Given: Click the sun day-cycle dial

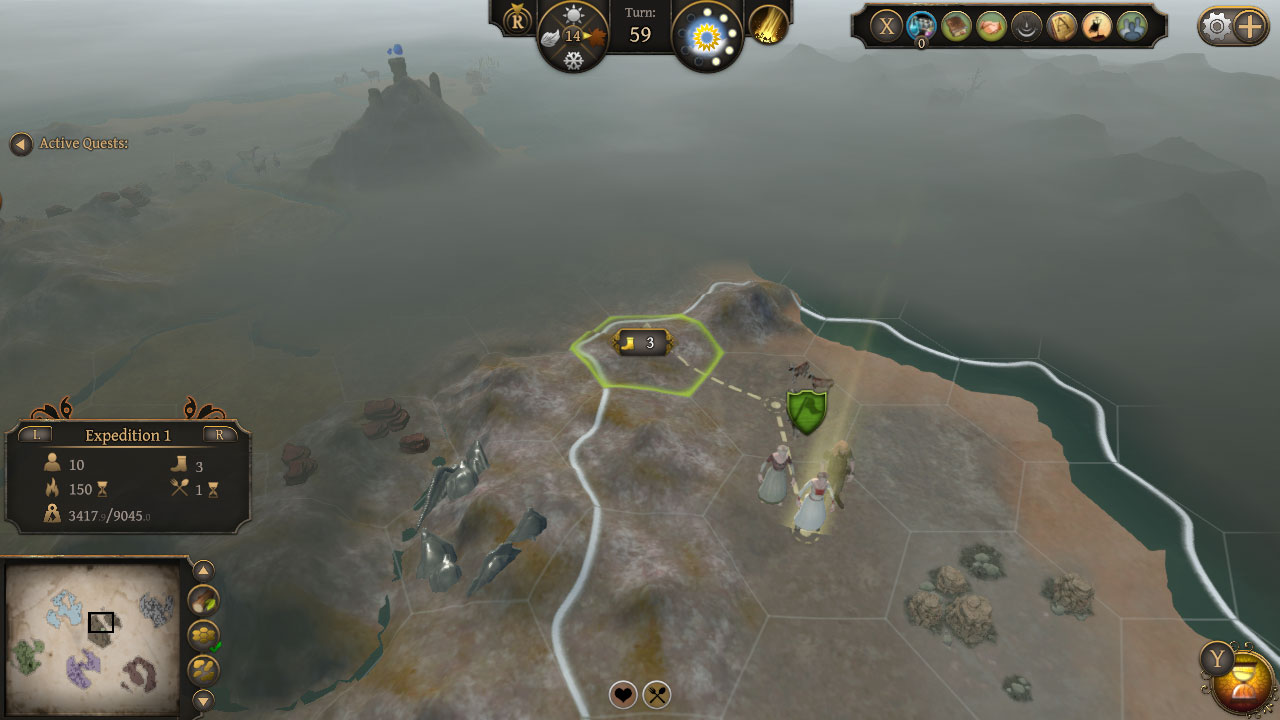Looking at the screenshot, I should [x=707, y=37].
